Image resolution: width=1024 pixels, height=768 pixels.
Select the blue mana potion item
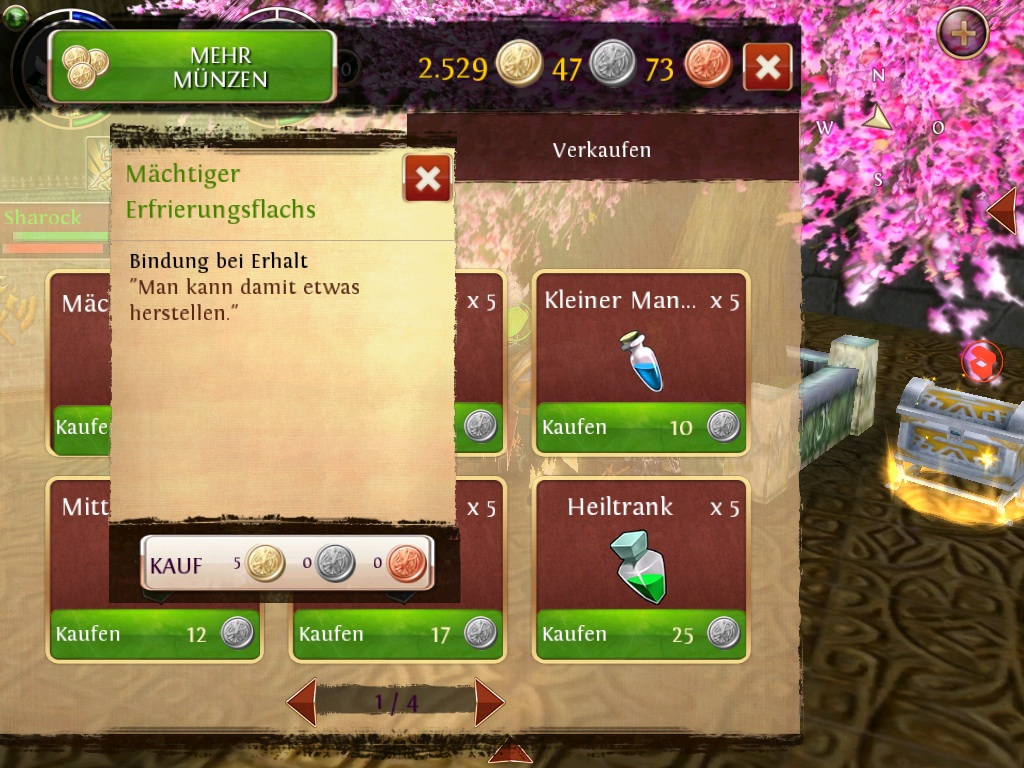tap(641, 361)
